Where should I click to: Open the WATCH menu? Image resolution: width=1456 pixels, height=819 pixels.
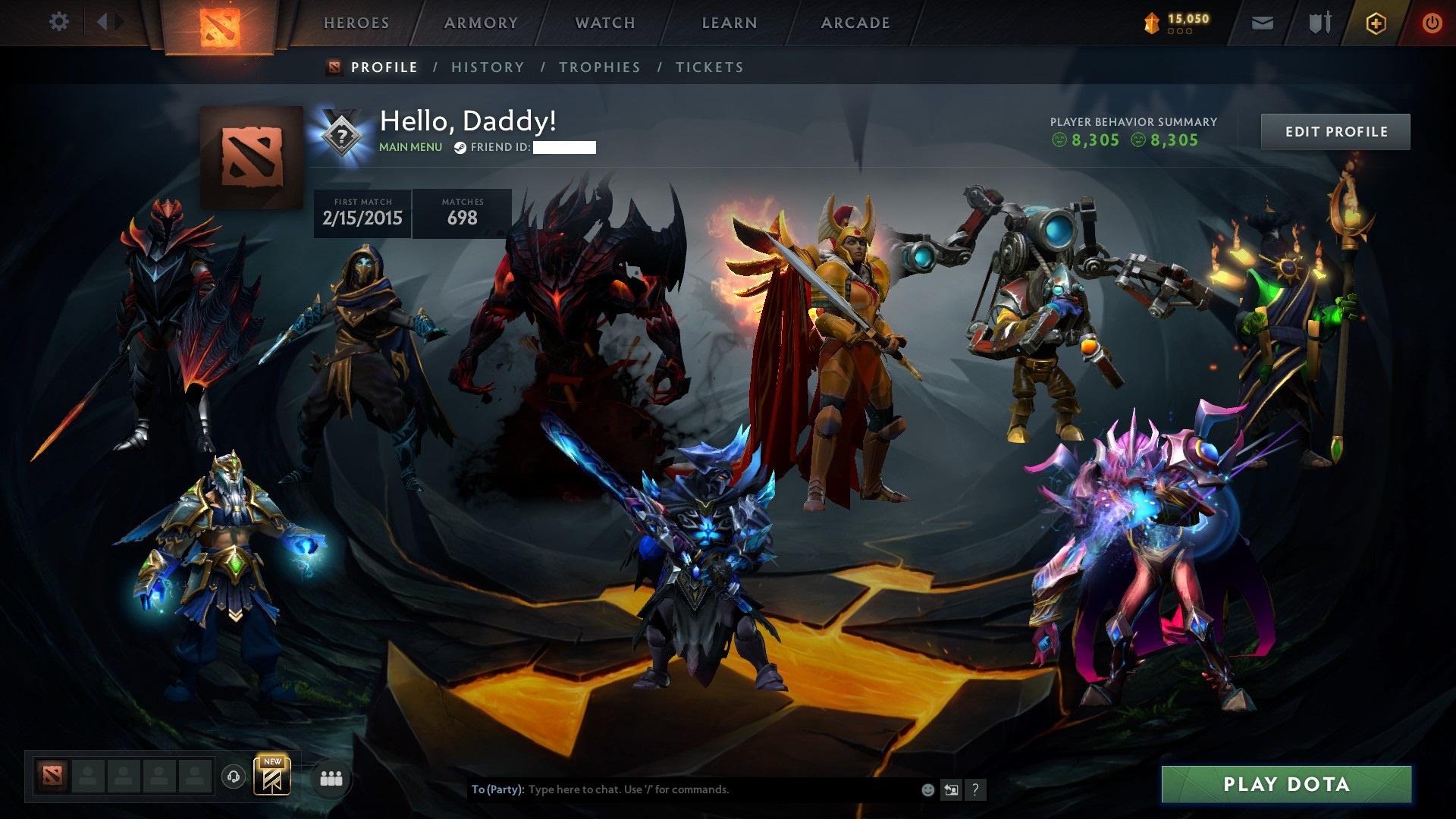[603, 23]
